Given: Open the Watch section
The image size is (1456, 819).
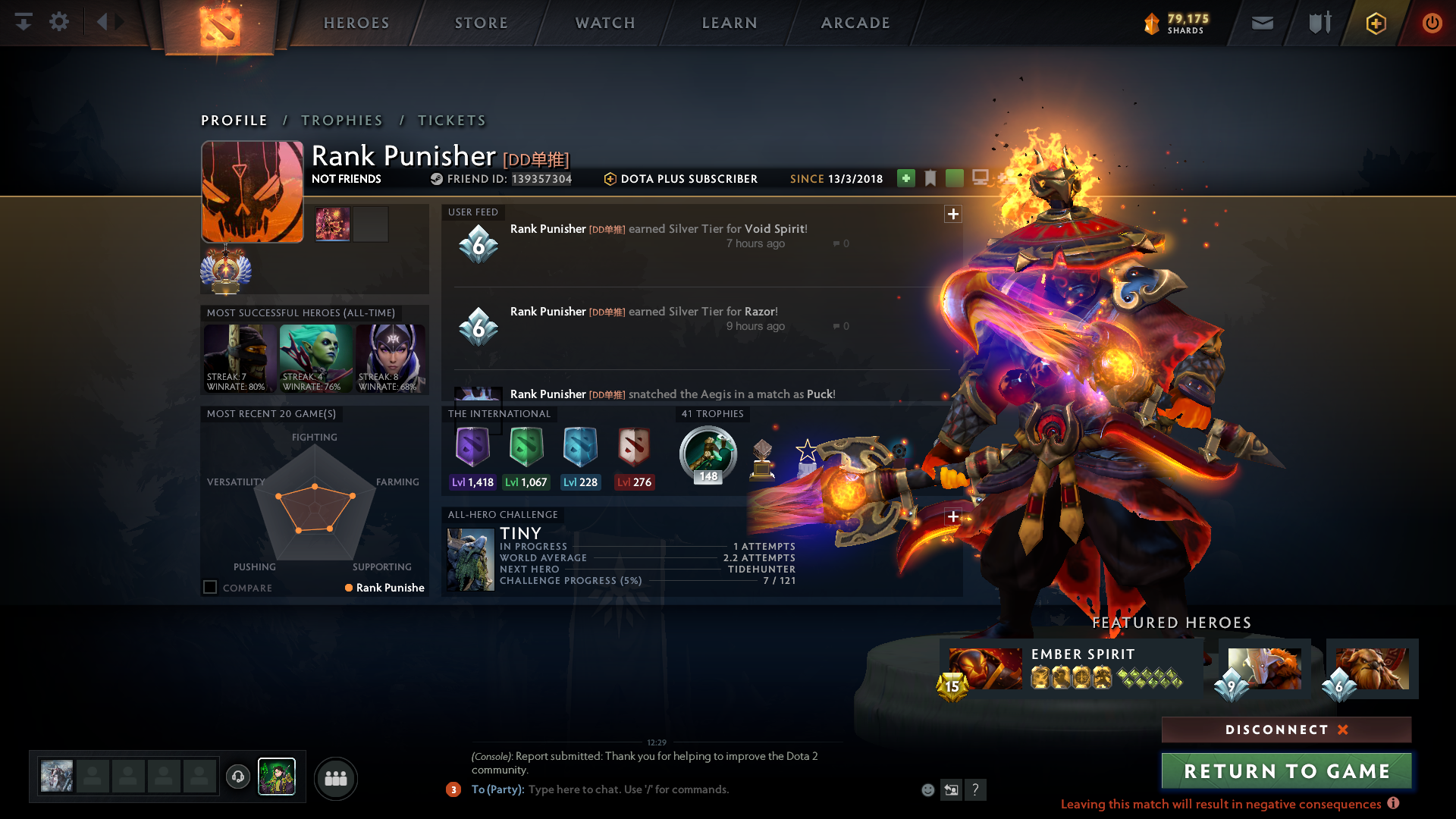Looking at the screenshot, I should click(605, 23).
